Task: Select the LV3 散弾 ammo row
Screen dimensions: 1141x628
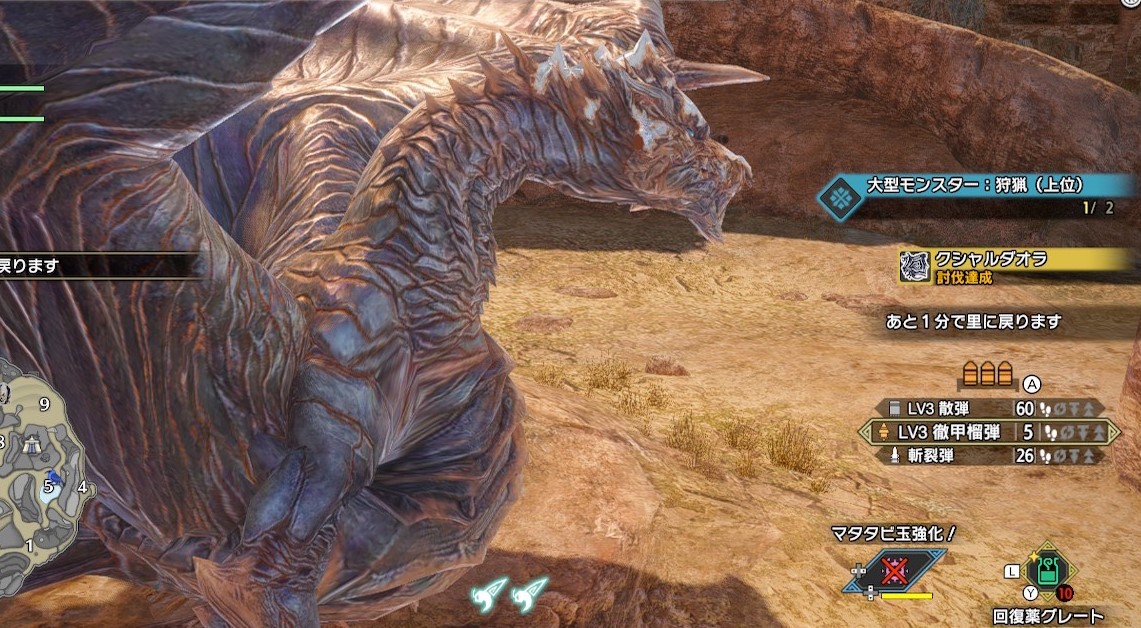Action: [988, 409]
